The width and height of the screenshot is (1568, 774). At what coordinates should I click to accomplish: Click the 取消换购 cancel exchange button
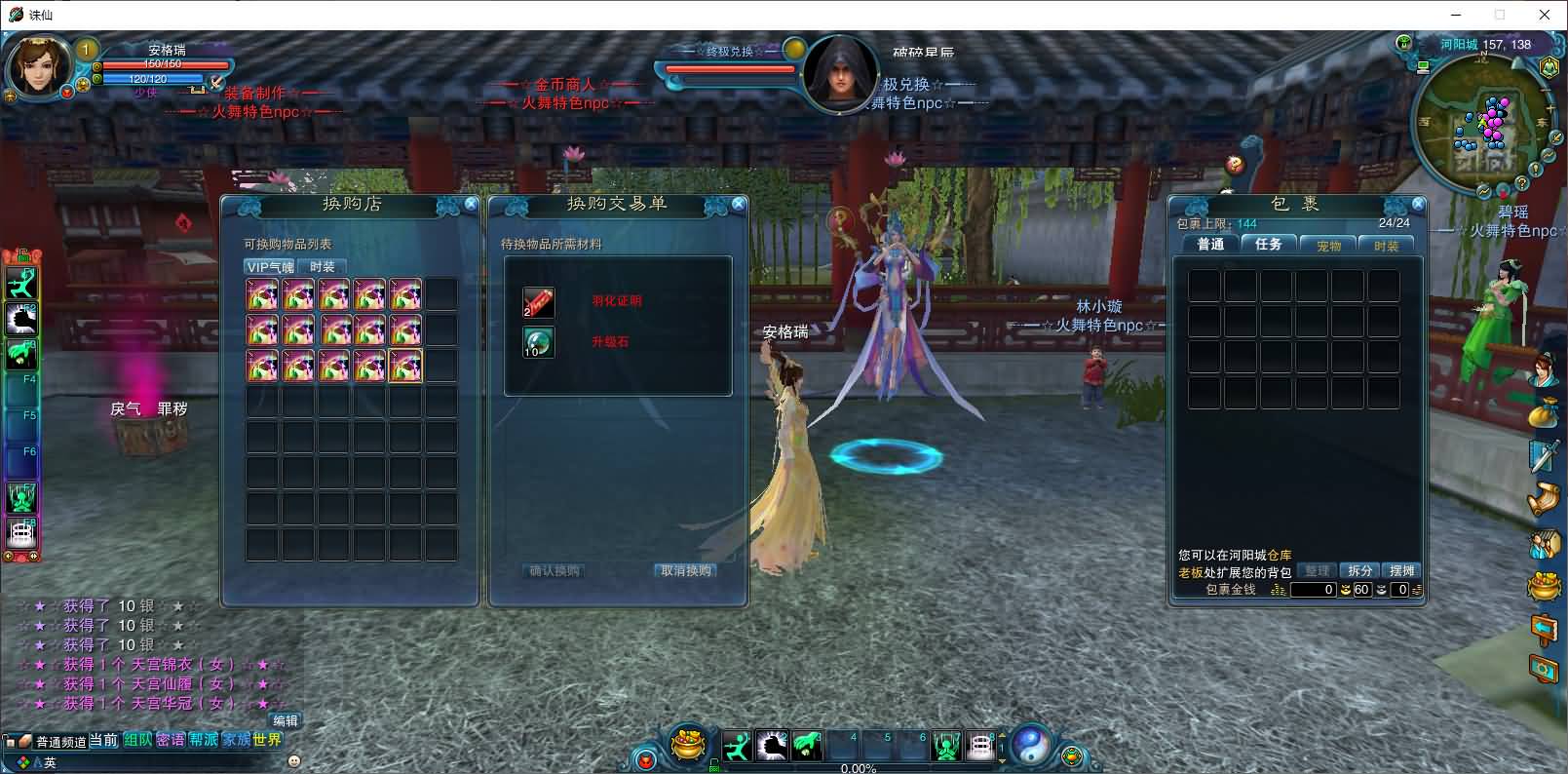tap(686, 571)
